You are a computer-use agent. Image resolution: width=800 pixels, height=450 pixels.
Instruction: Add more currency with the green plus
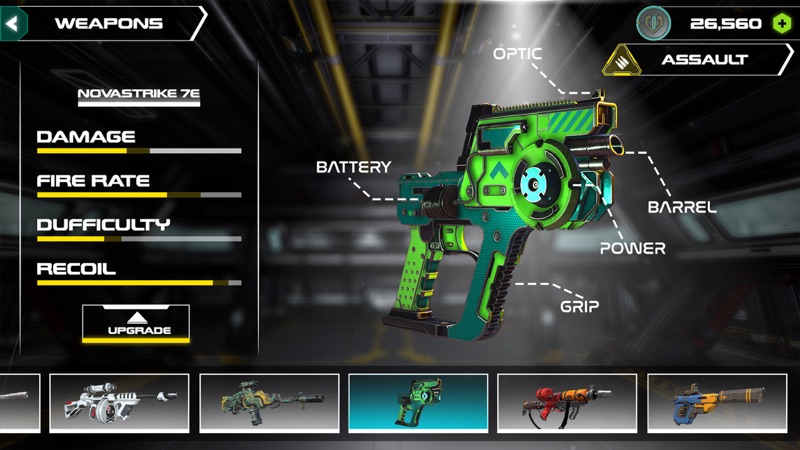pyautogui.click(x=781, y=23)
